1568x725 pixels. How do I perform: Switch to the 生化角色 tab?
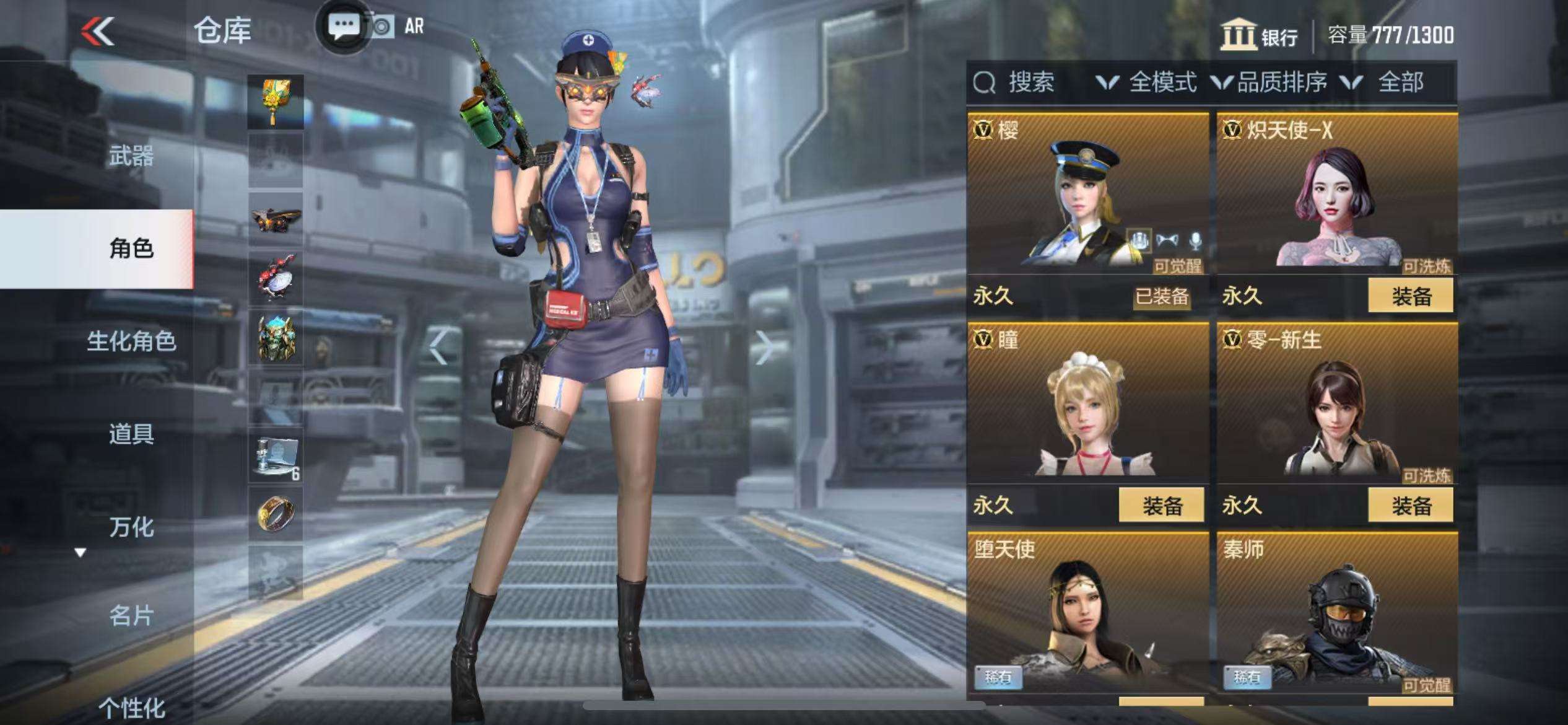click(131, 341)
